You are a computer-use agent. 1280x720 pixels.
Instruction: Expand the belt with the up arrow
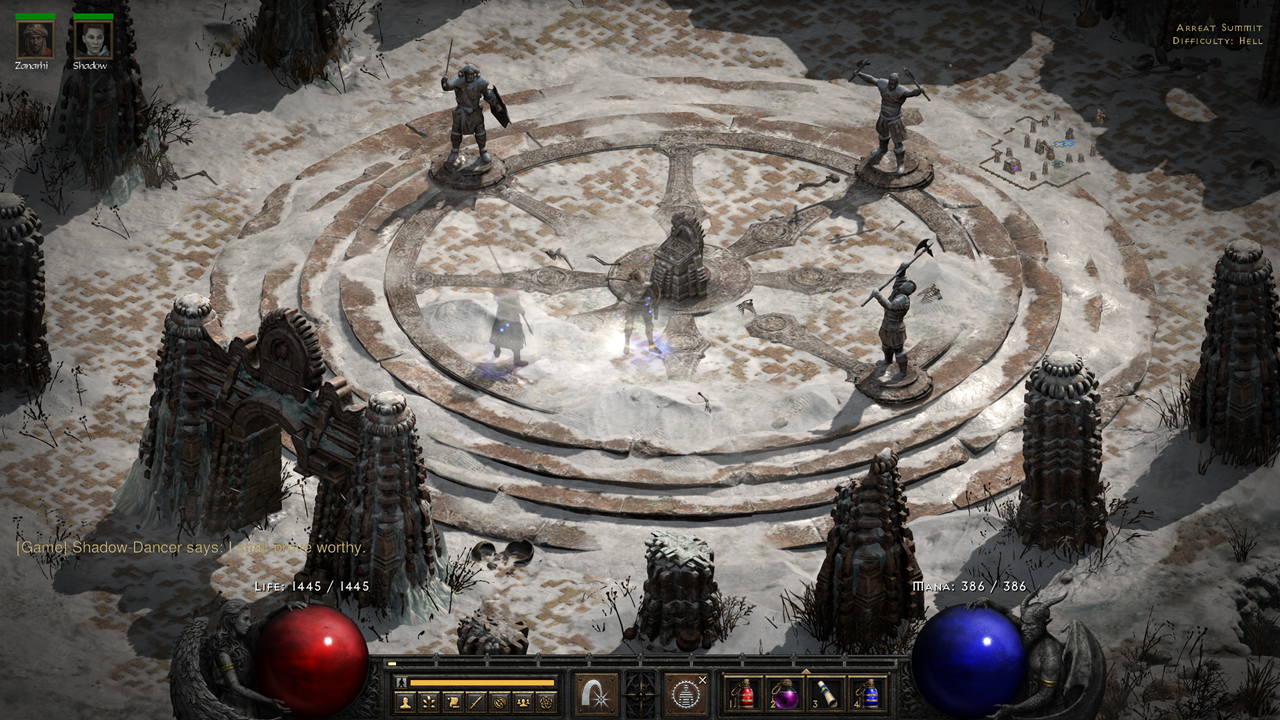pyautogui.click(x=804, y=673)
